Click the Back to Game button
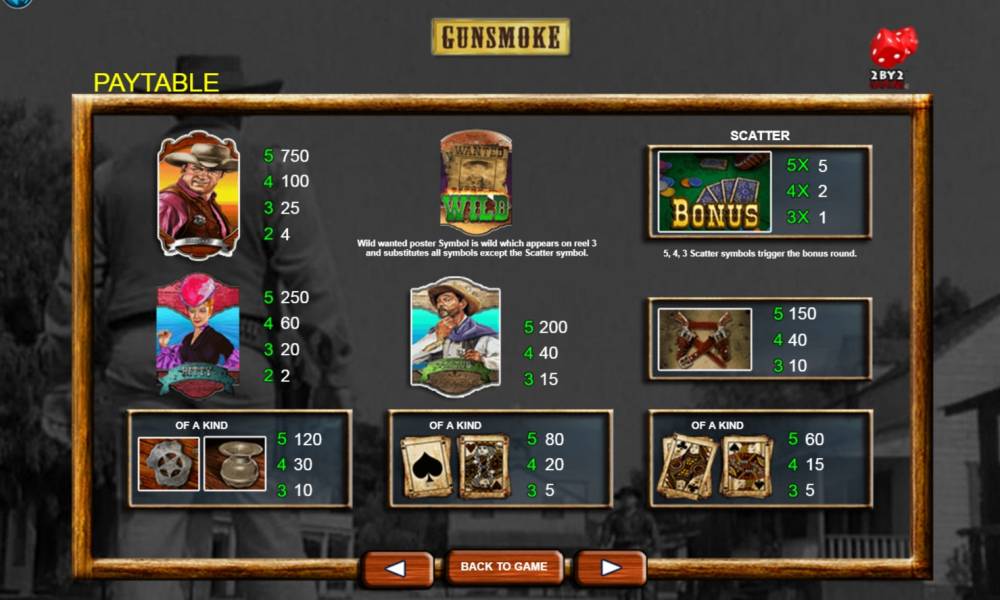This screenshot has height=600, width=1000. click(x=503, y=567)
